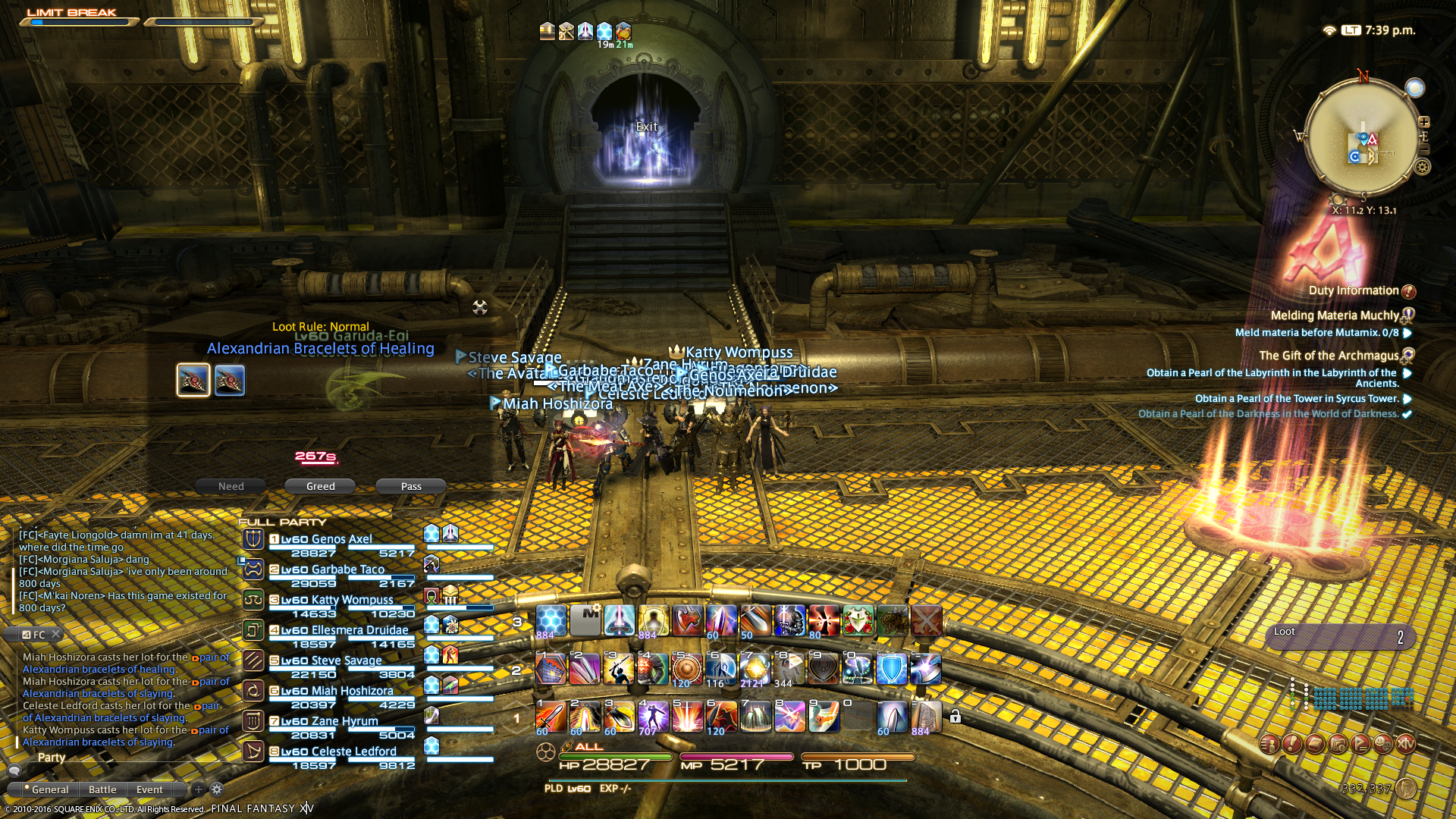Select the second loot item thumbnail

[x=230, y=380]
